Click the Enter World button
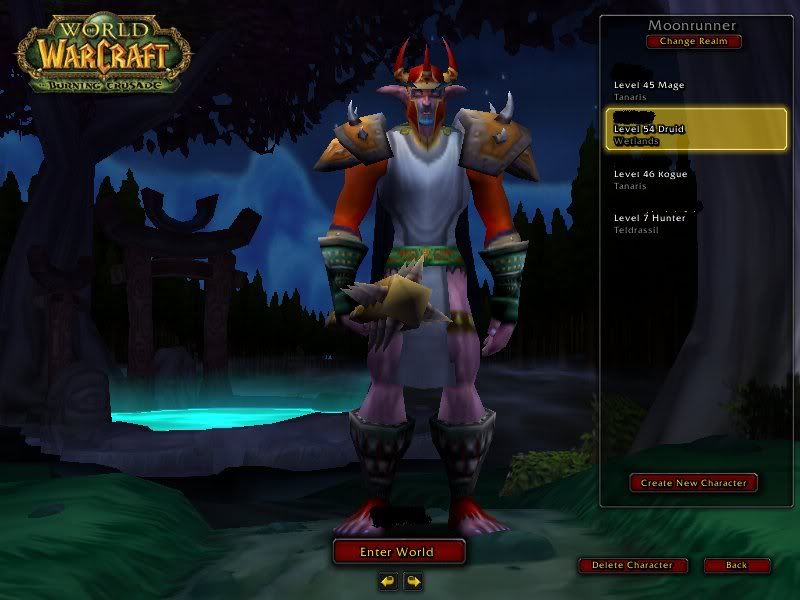 [399, 551]
